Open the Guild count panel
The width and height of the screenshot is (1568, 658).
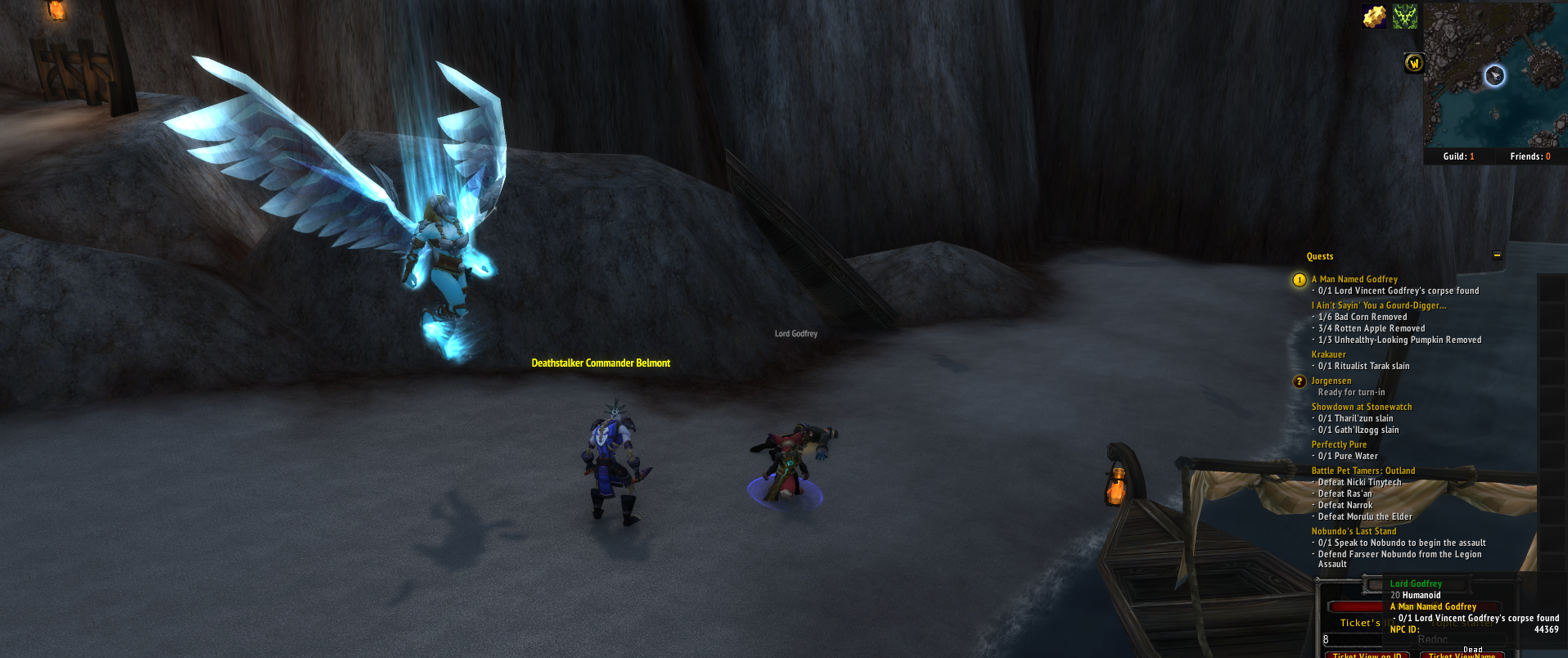pyautogui.click(x=1458, y=156)
